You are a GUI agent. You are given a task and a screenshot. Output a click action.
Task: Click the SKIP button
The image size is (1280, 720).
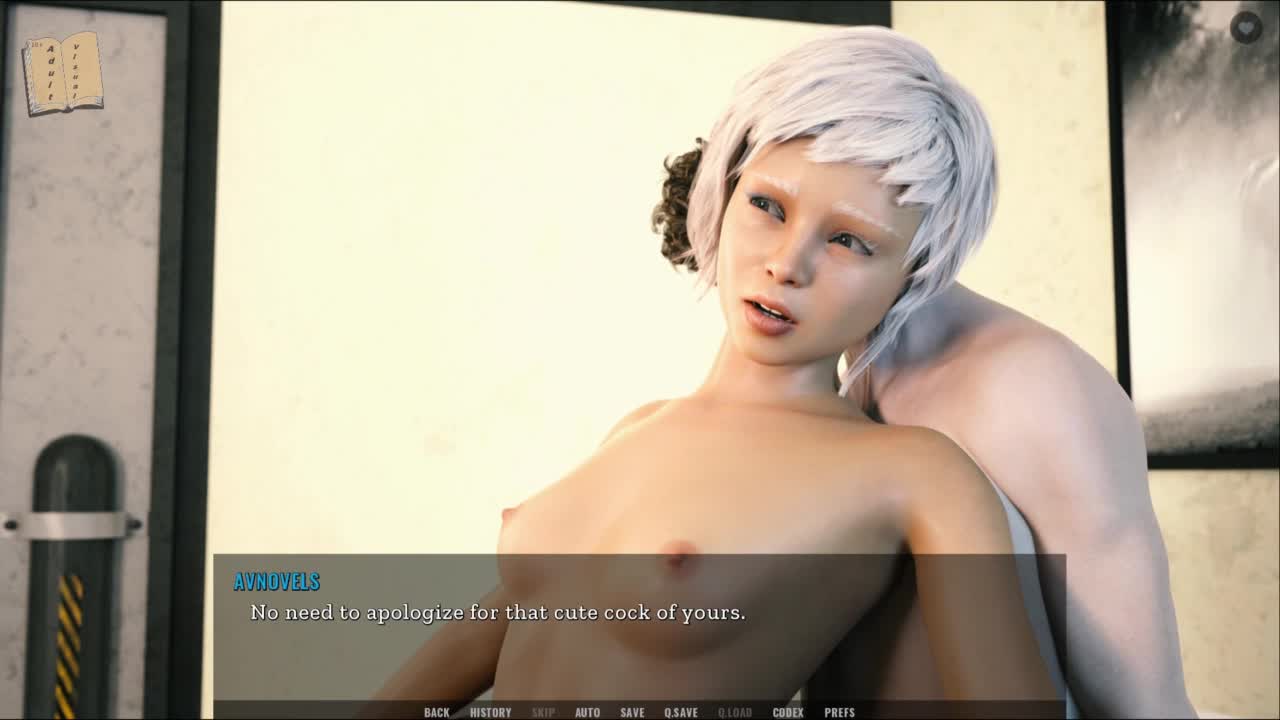(543, 712)
